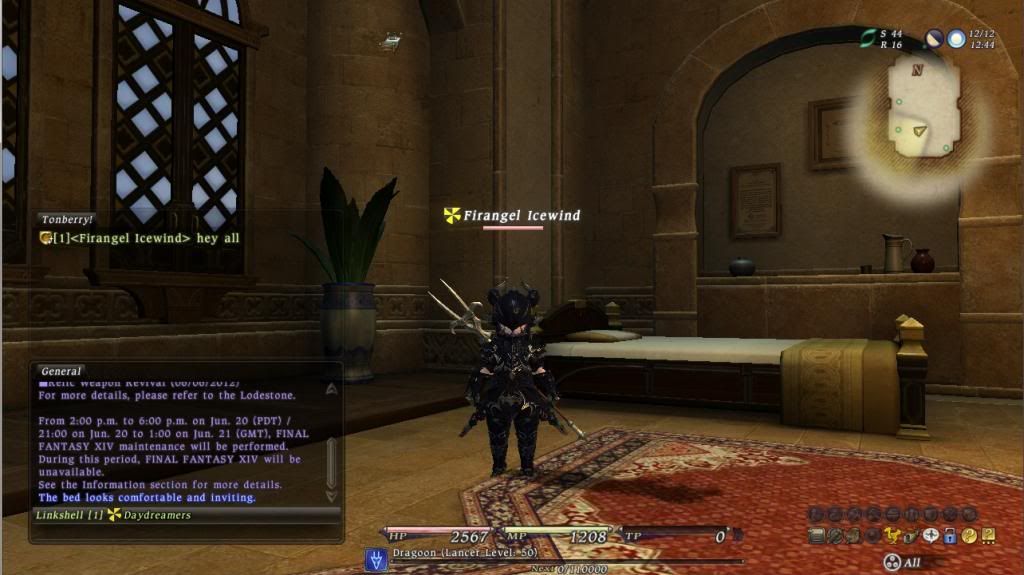Toggle the blue padlock icon
This screenshot has height=575, width=1024.
click(949, 535)
